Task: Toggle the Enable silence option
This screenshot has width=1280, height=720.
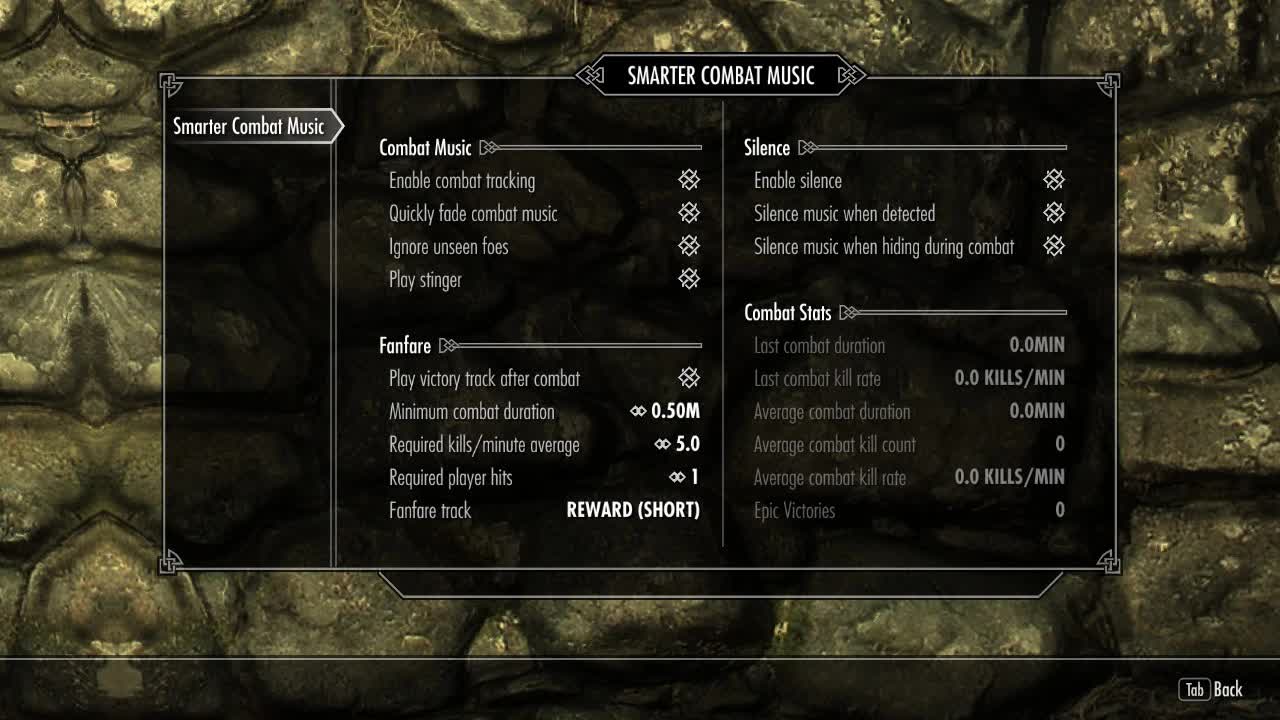Action: (x=1054, y=180)
